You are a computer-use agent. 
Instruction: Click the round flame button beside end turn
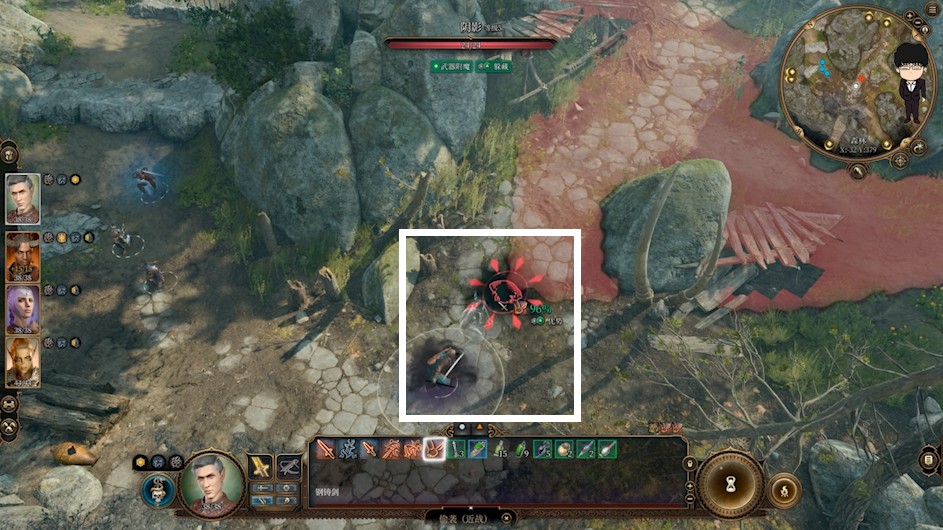[785, 489]
